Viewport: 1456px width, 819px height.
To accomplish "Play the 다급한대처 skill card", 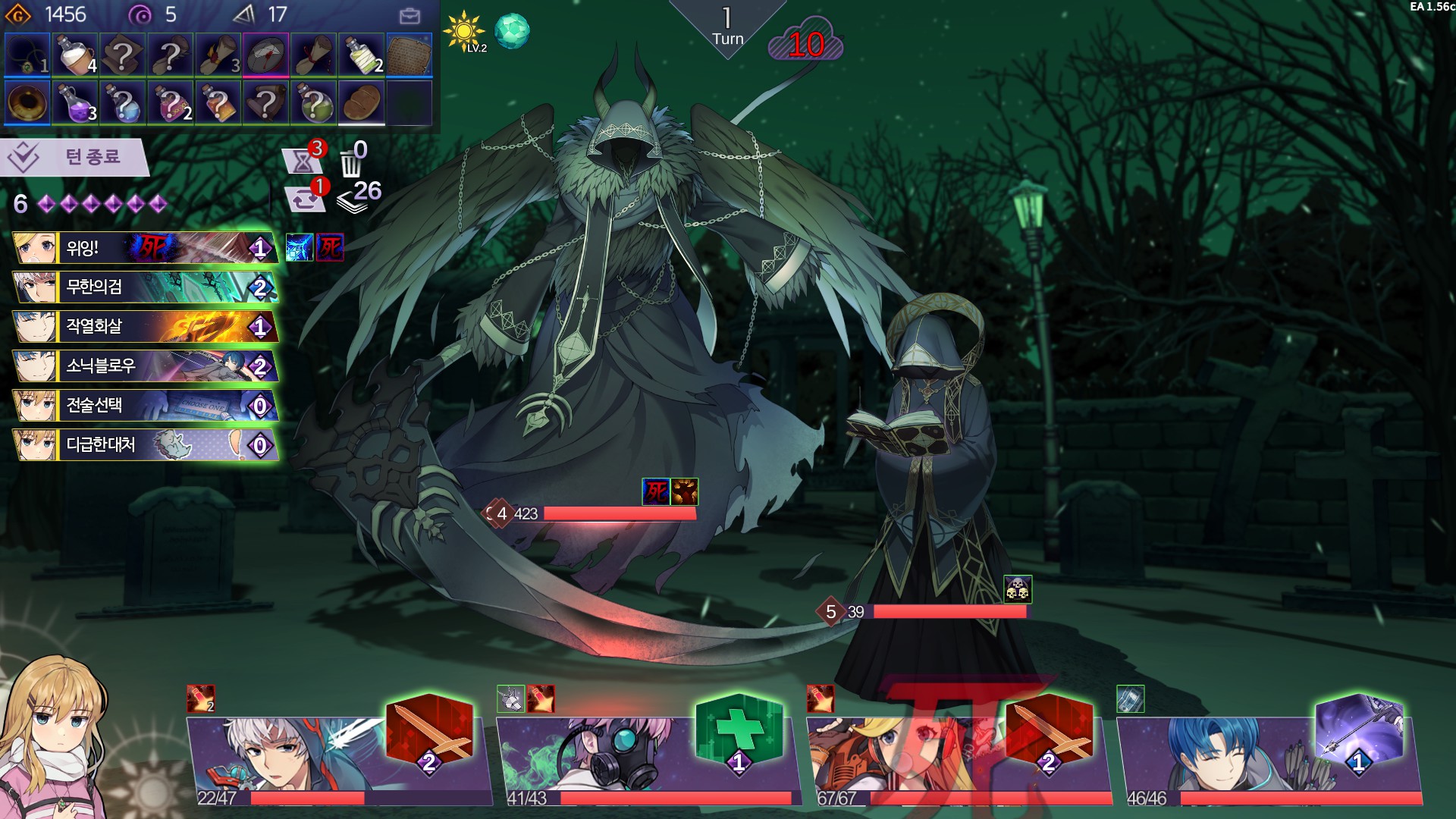I will click(x=144, y=445).
